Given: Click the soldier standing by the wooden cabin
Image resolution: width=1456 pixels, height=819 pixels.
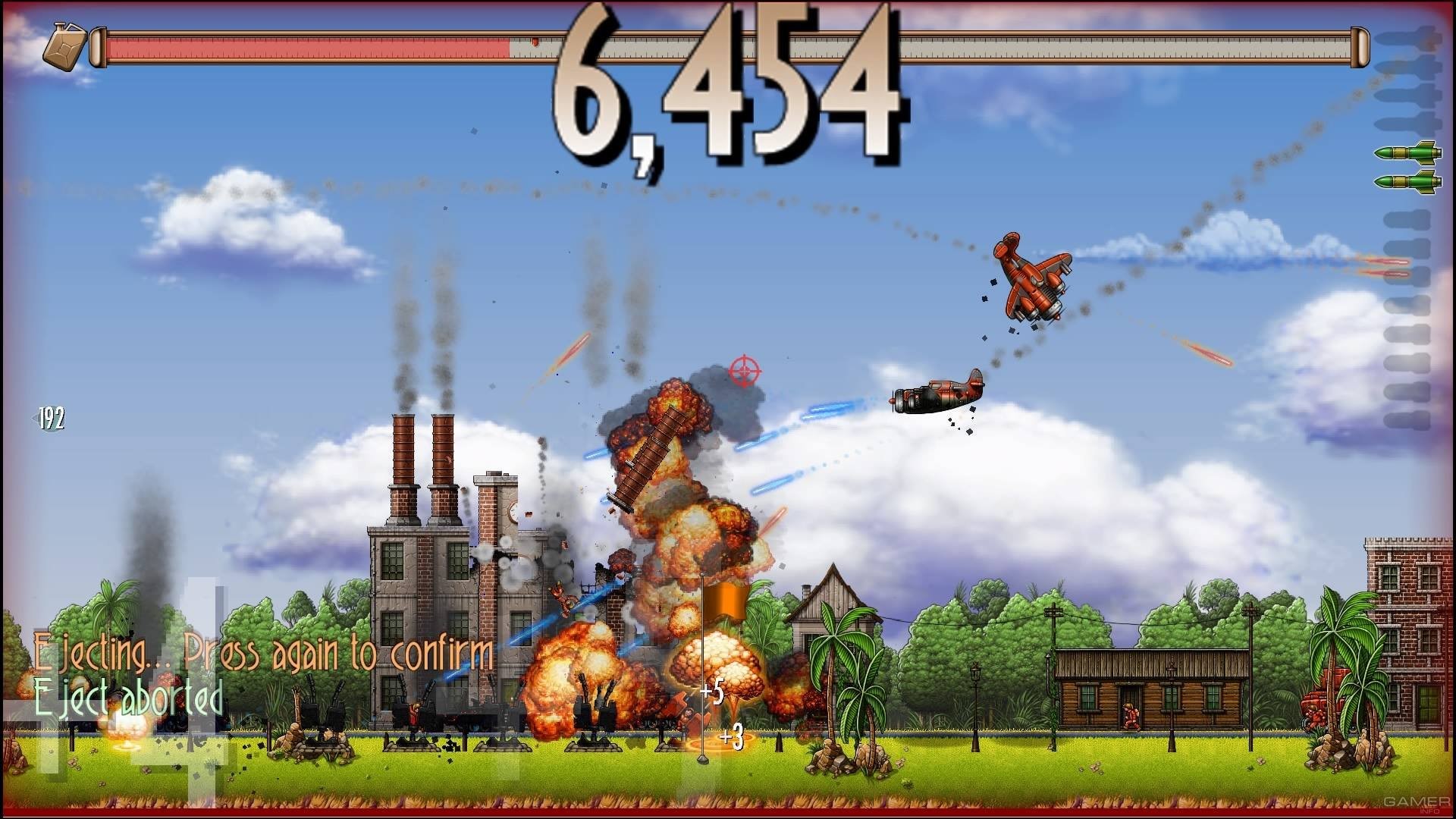Looking at the screenshot, I should [1132, 717].
